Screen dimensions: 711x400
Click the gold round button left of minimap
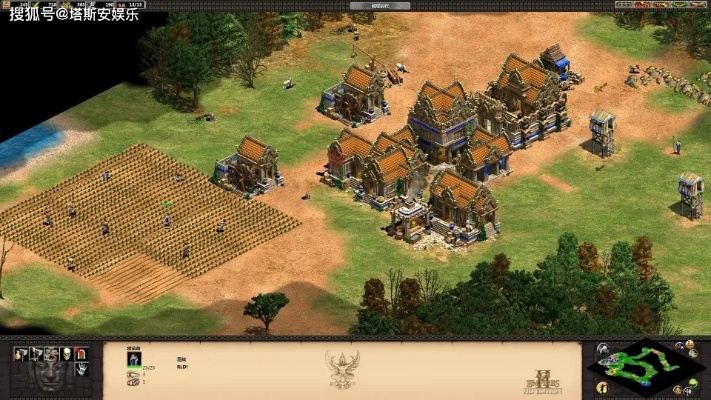click(x=602, y=387)
